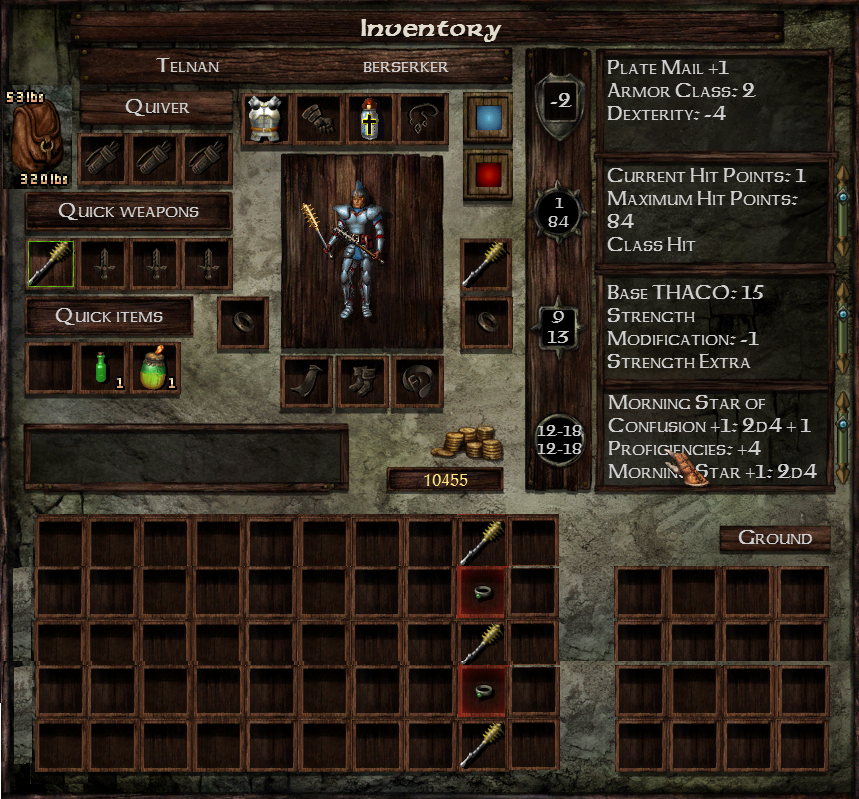Click the Quiver label
The height and width of the screenshot is (799, 859).
pos(157,107)
